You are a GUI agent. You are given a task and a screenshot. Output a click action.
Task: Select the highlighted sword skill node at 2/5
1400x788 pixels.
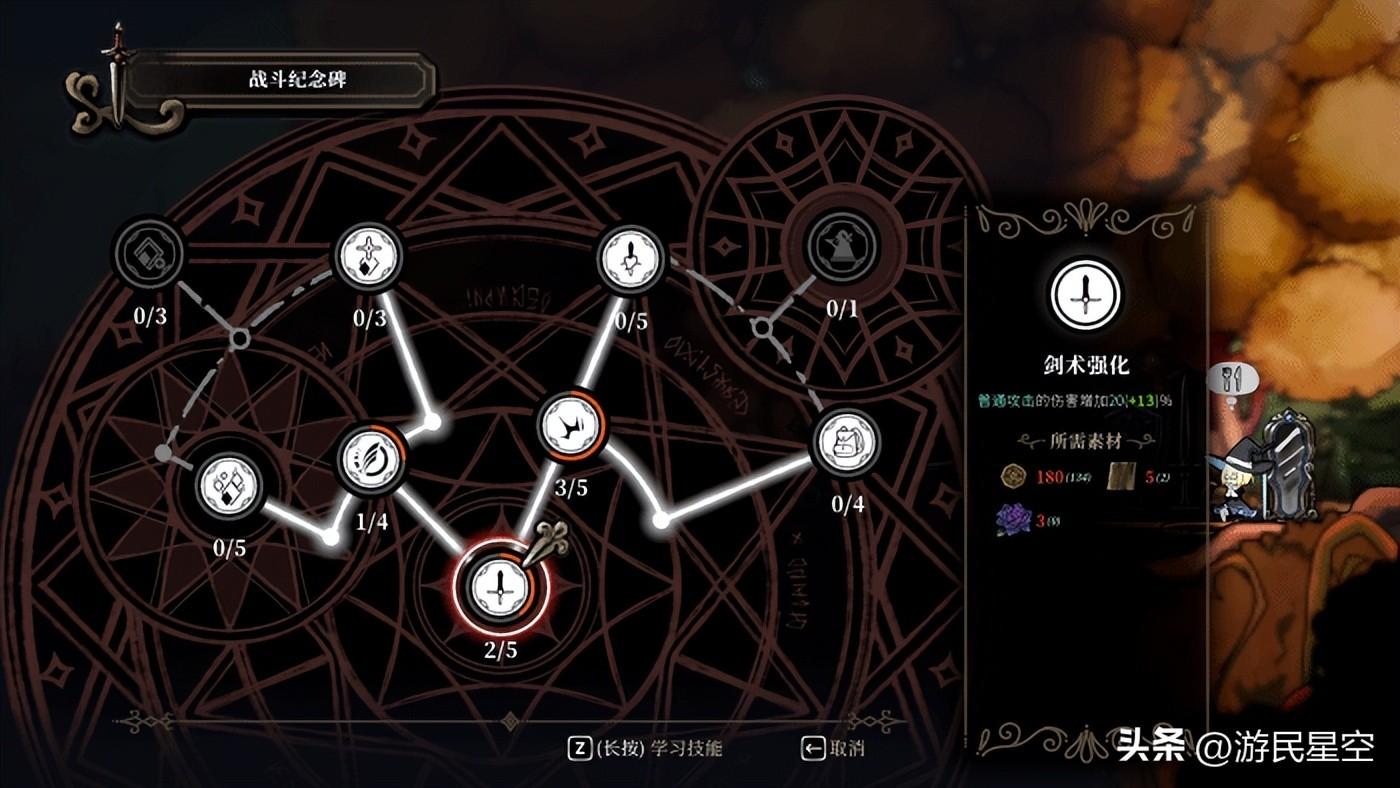point(495,586)
